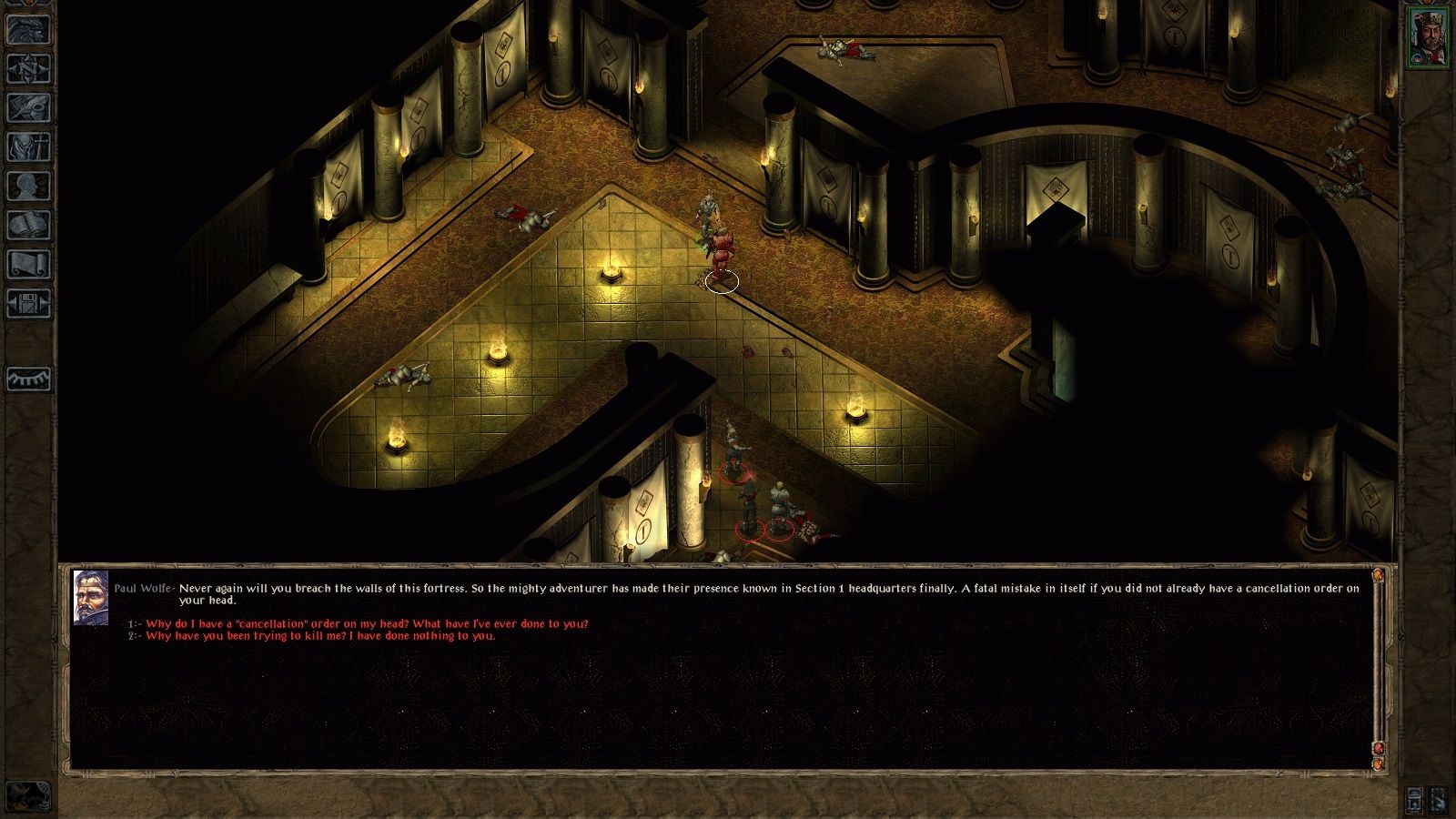
Task: Click Paul Wolfe's portrait in the dialog box
Action: 91,596
